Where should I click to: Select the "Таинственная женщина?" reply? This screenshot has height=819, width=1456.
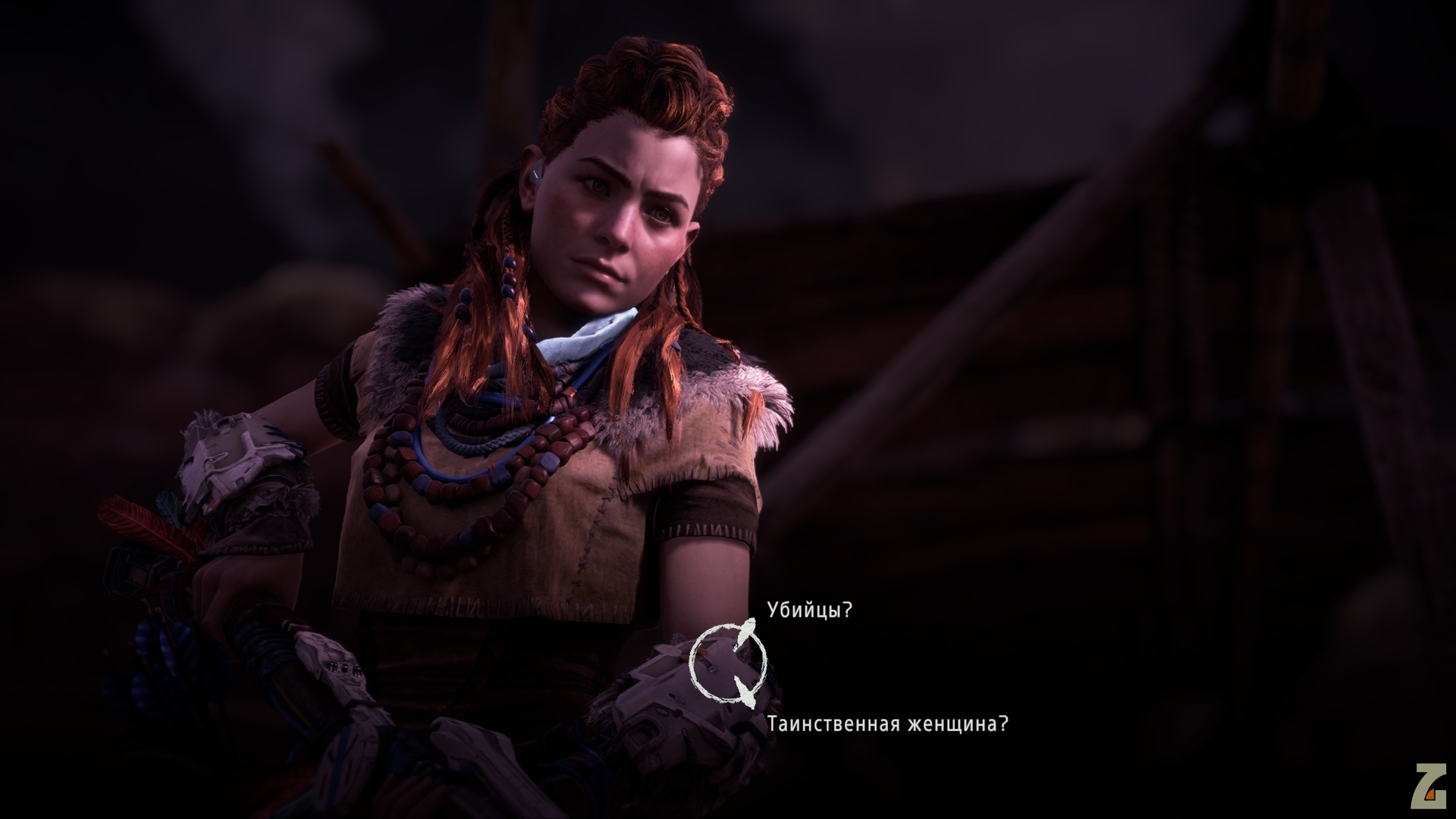tap(887, 724)
